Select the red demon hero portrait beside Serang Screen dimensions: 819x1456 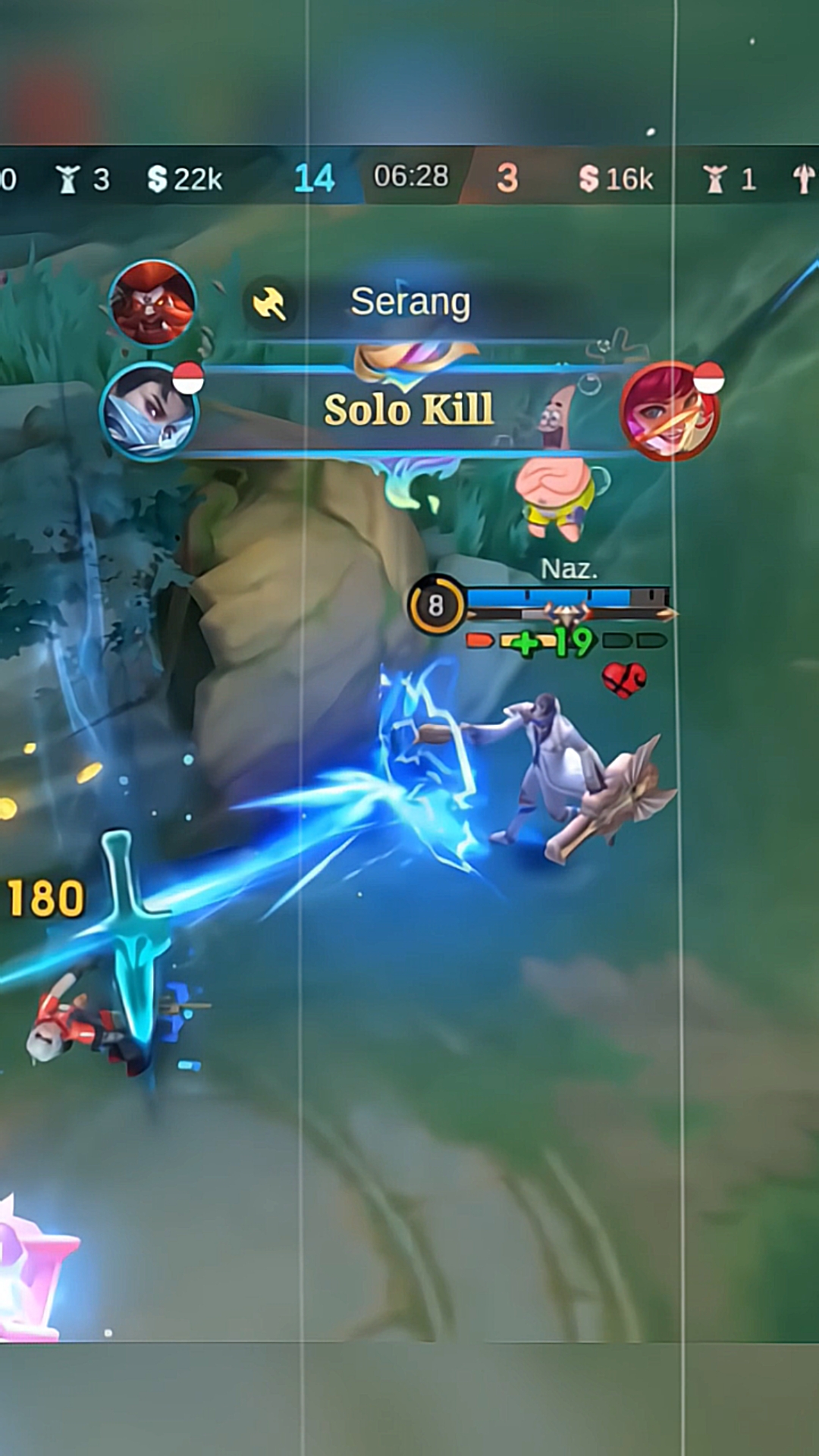(152, 302)
